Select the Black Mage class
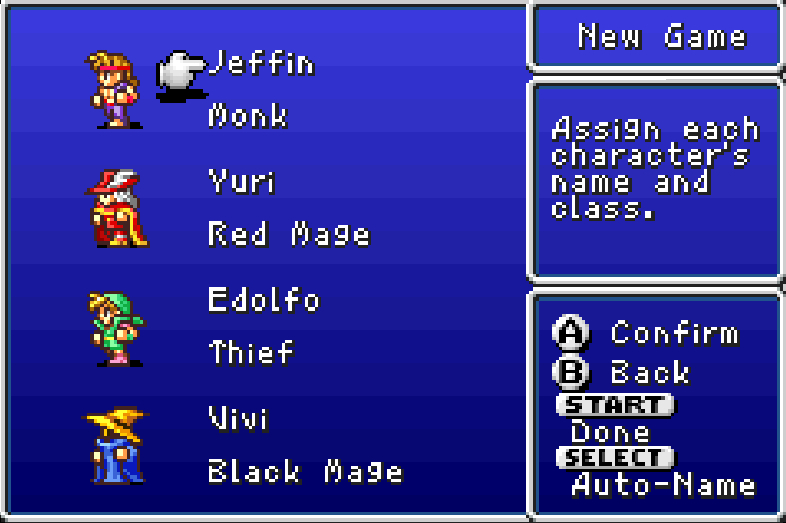786x523 pixels. 305,470
